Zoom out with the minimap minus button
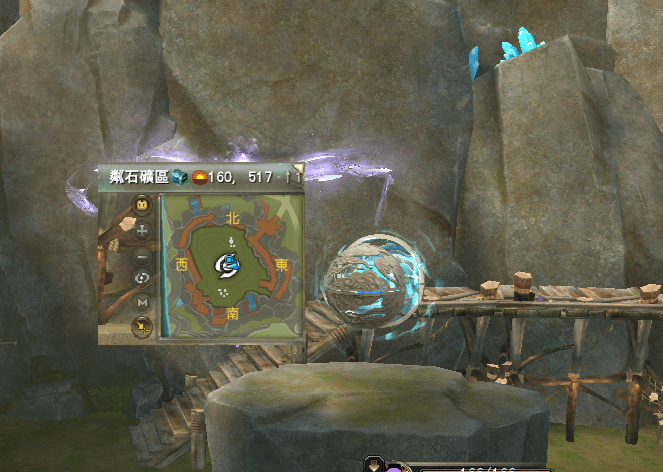Image resolution: width=663 pixels, height=472 pixels. (x=142, y=254)
